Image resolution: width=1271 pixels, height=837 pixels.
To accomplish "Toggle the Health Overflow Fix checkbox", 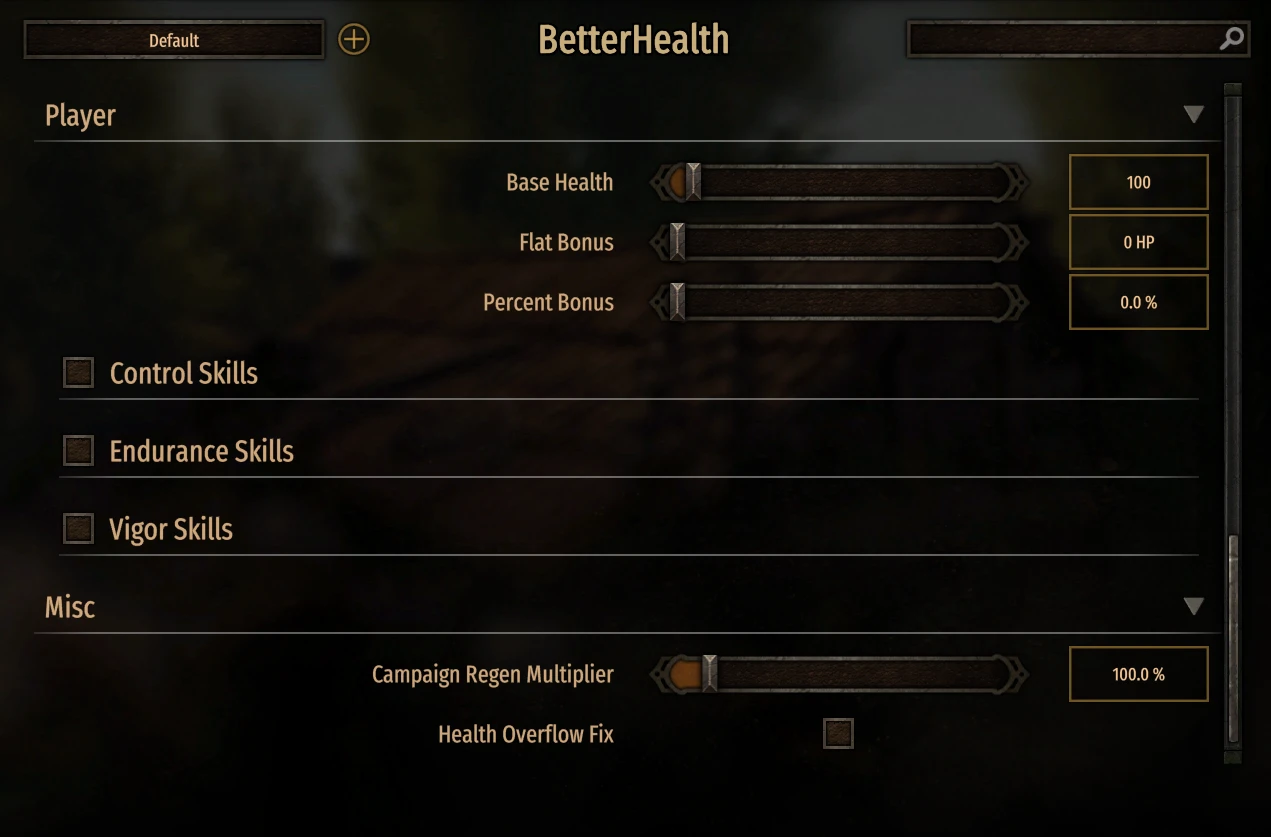I will [838, 734].
